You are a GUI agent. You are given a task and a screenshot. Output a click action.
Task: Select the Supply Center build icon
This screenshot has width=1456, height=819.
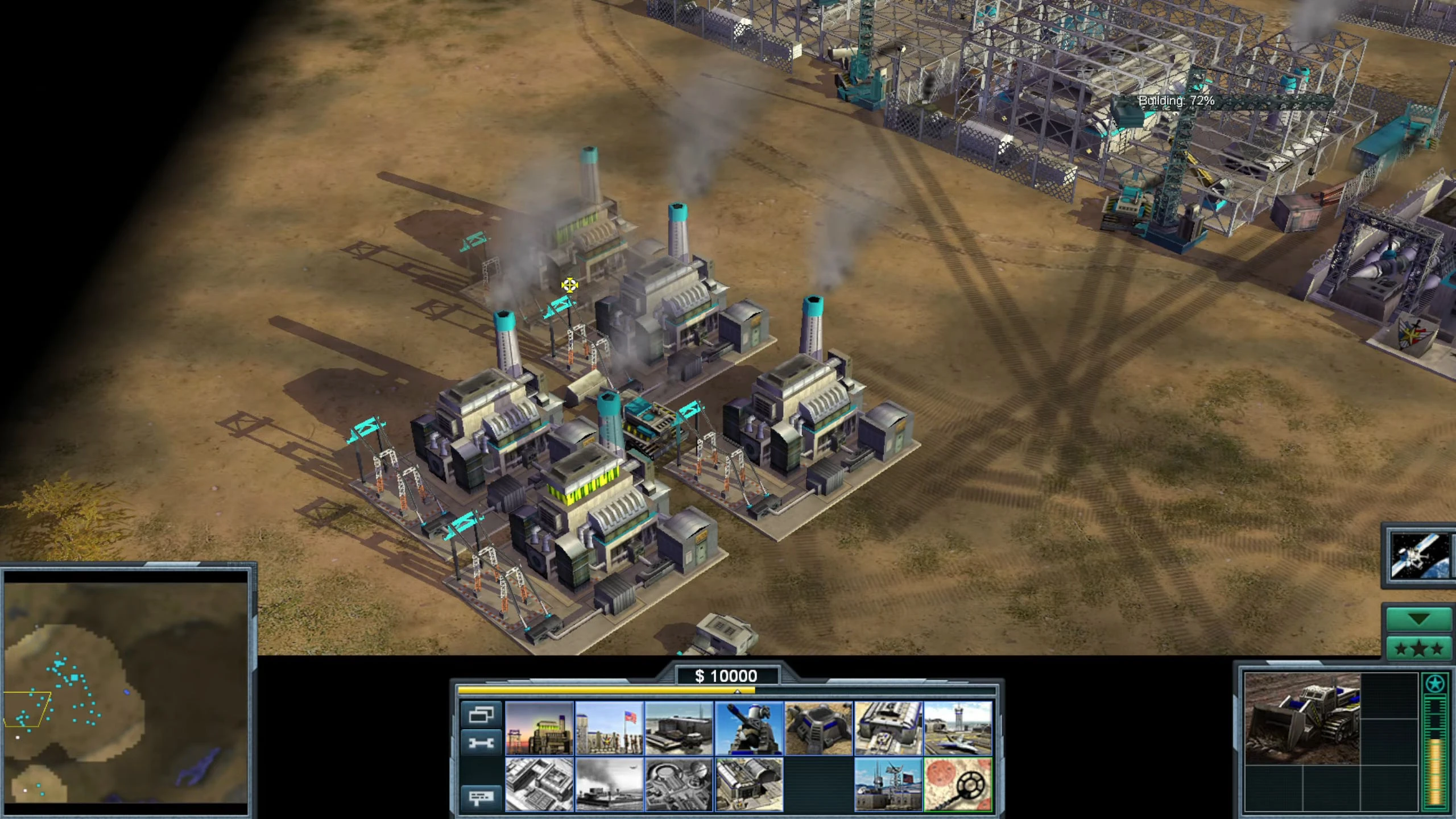[x=679, y=733]
